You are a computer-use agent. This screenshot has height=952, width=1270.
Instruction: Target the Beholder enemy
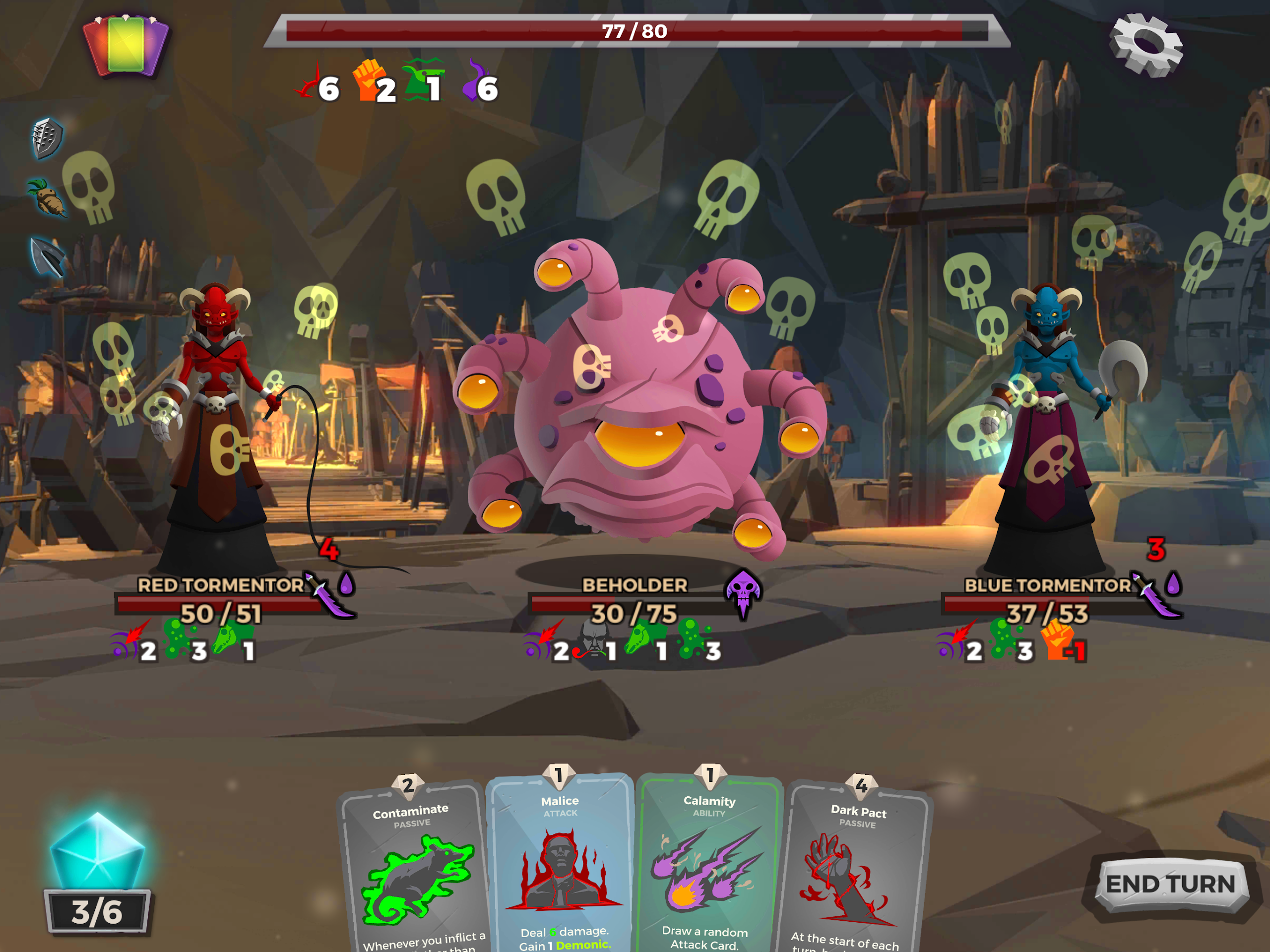click(x=637, y=402)
